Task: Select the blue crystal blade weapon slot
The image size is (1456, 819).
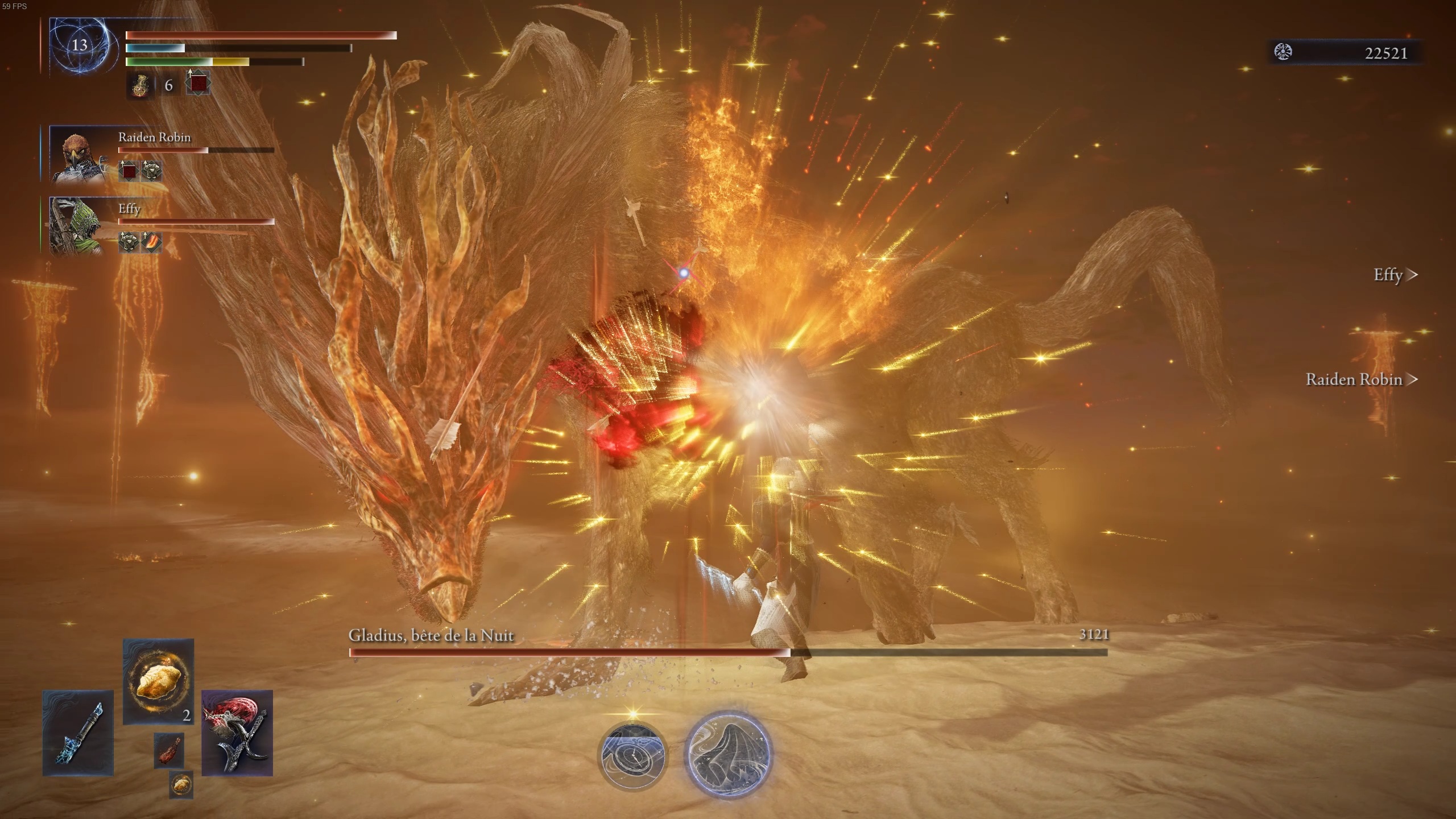Action: tap(78, 733)
